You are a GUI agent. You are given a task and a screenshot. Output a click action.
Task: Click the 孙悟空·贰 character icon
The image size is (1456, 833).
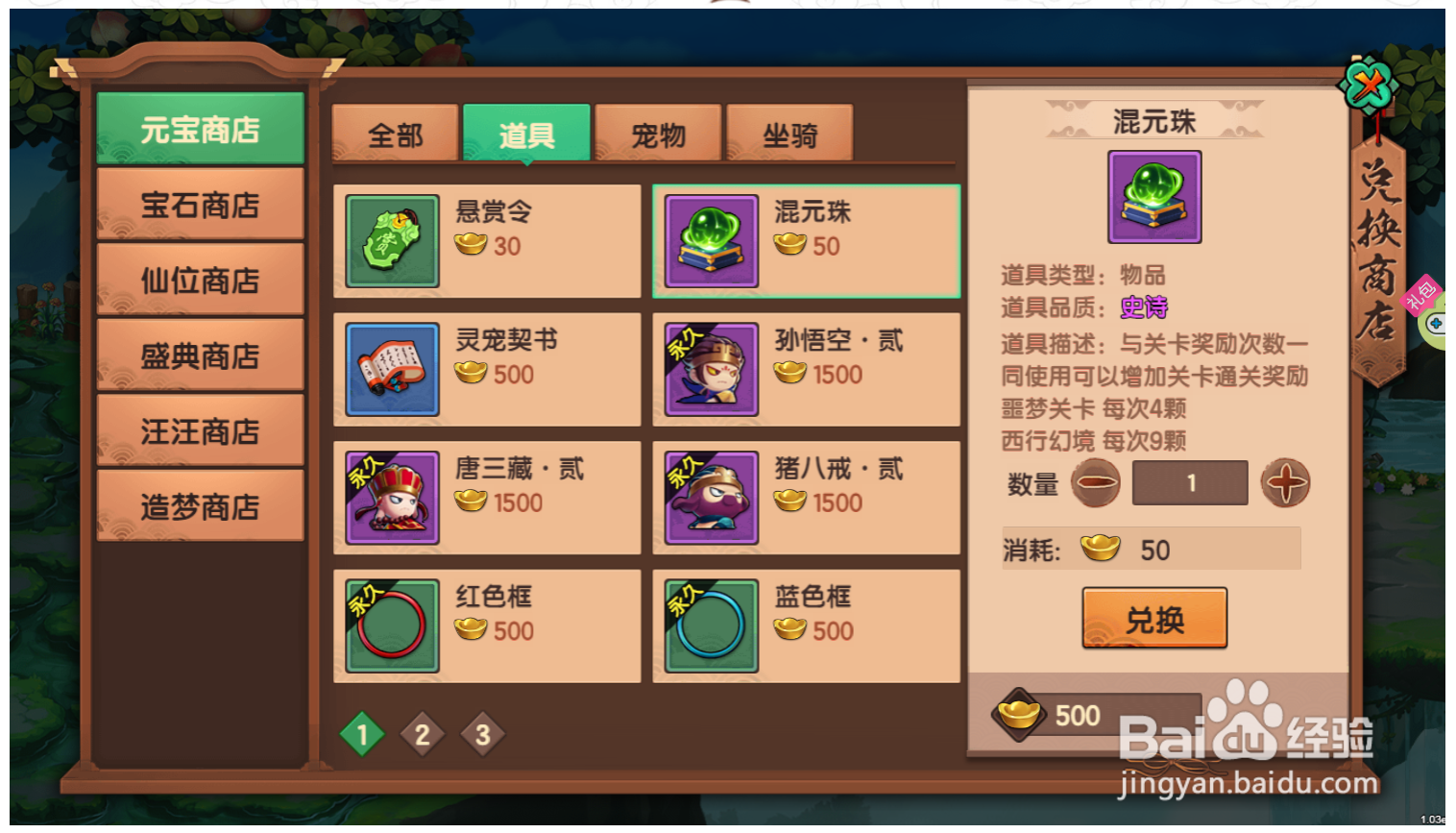pyautogui.click(x=711, y=369)
